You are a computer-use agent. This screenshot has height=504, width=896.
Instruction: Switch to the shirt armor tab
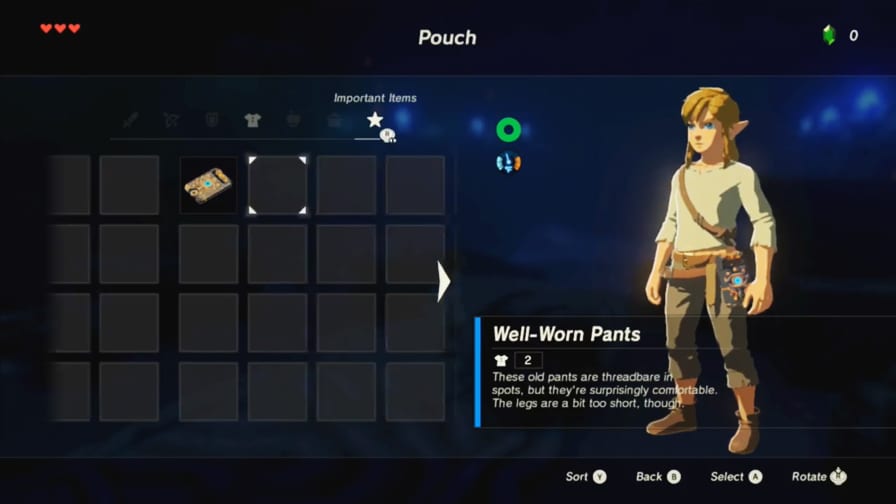252,120
